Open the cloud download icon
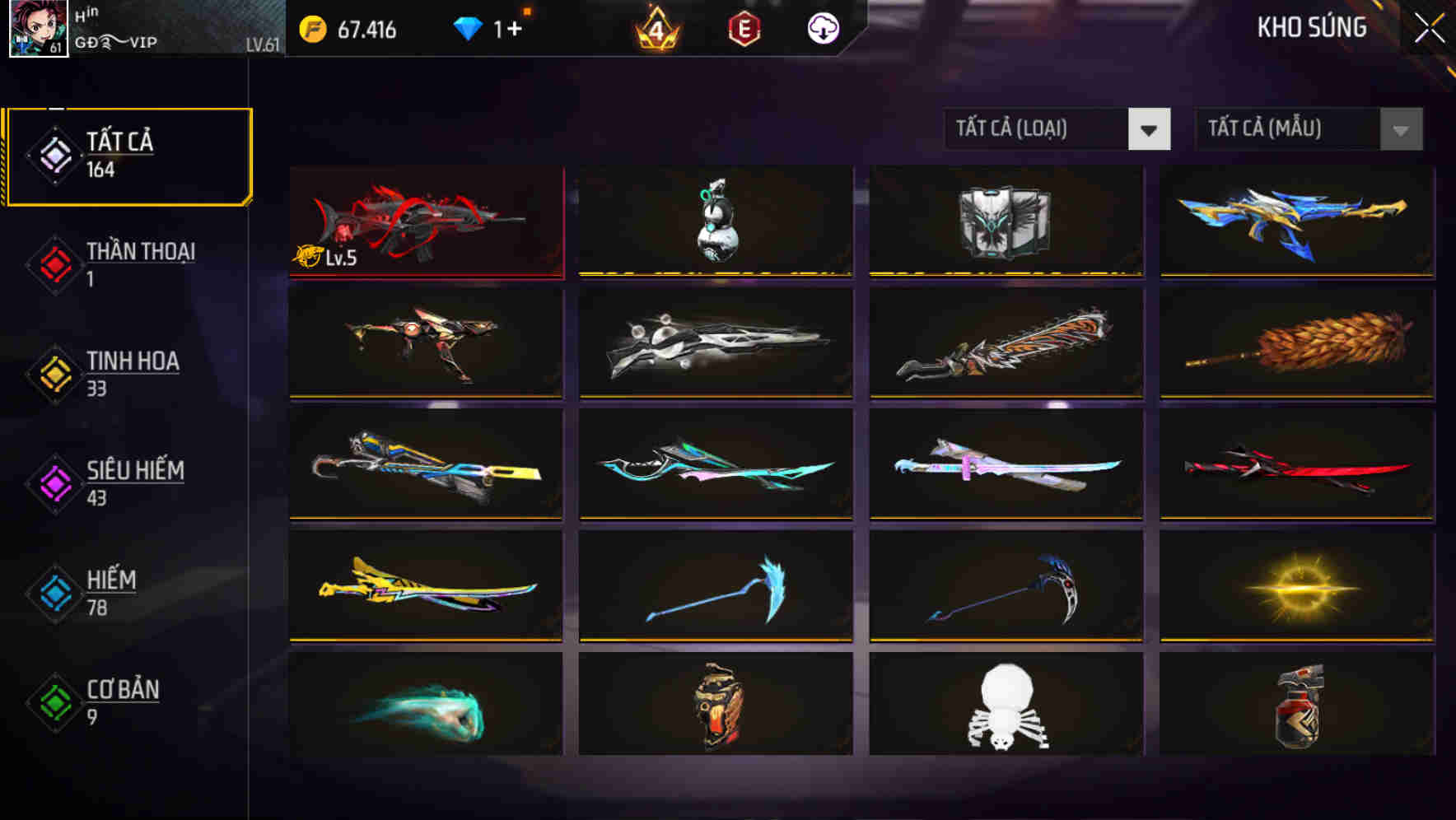This screenshot has width=1456, height=820. pyautogui.click(x=821, y=28)
